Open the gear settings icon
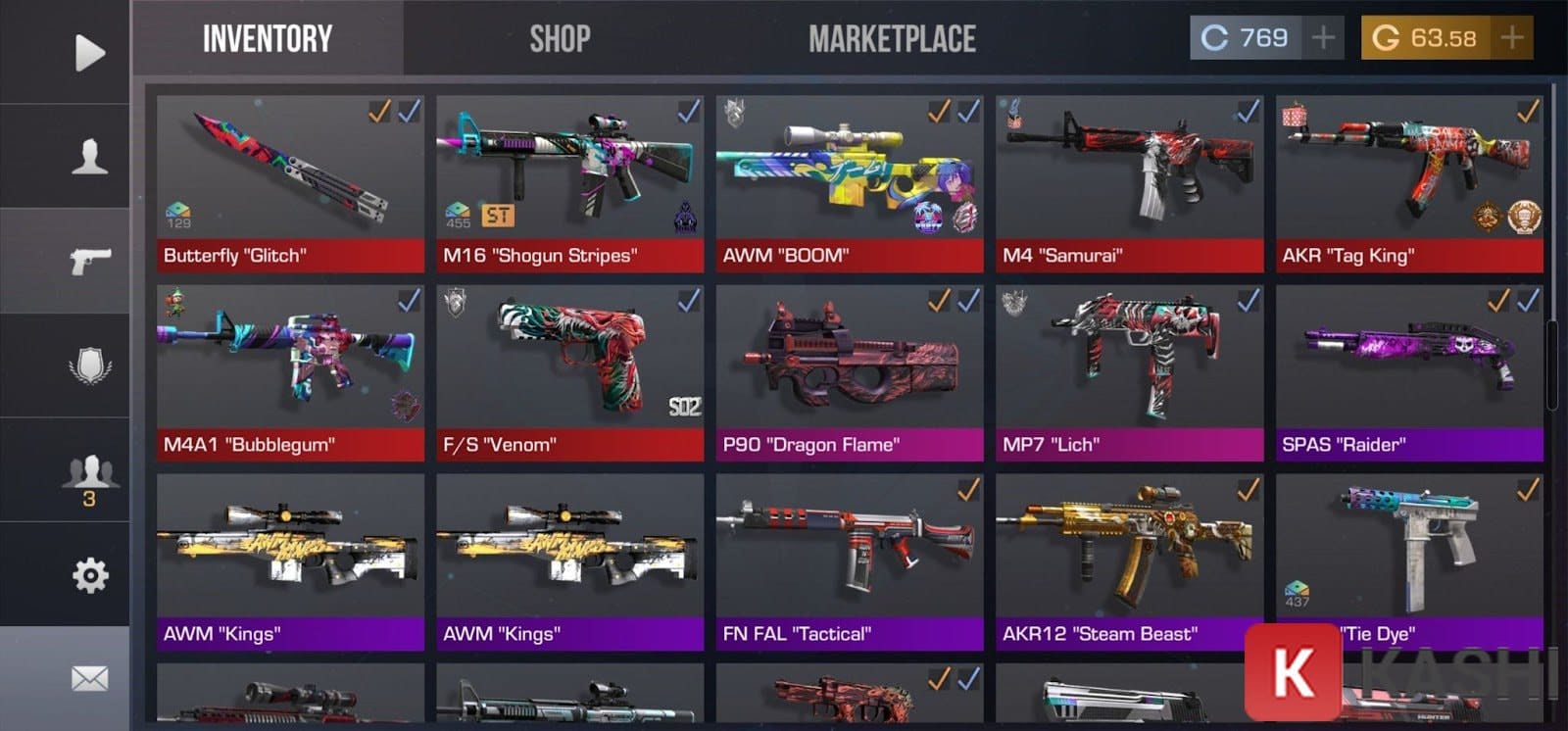Screen dimensions: 1568x731 click(89, 575)
